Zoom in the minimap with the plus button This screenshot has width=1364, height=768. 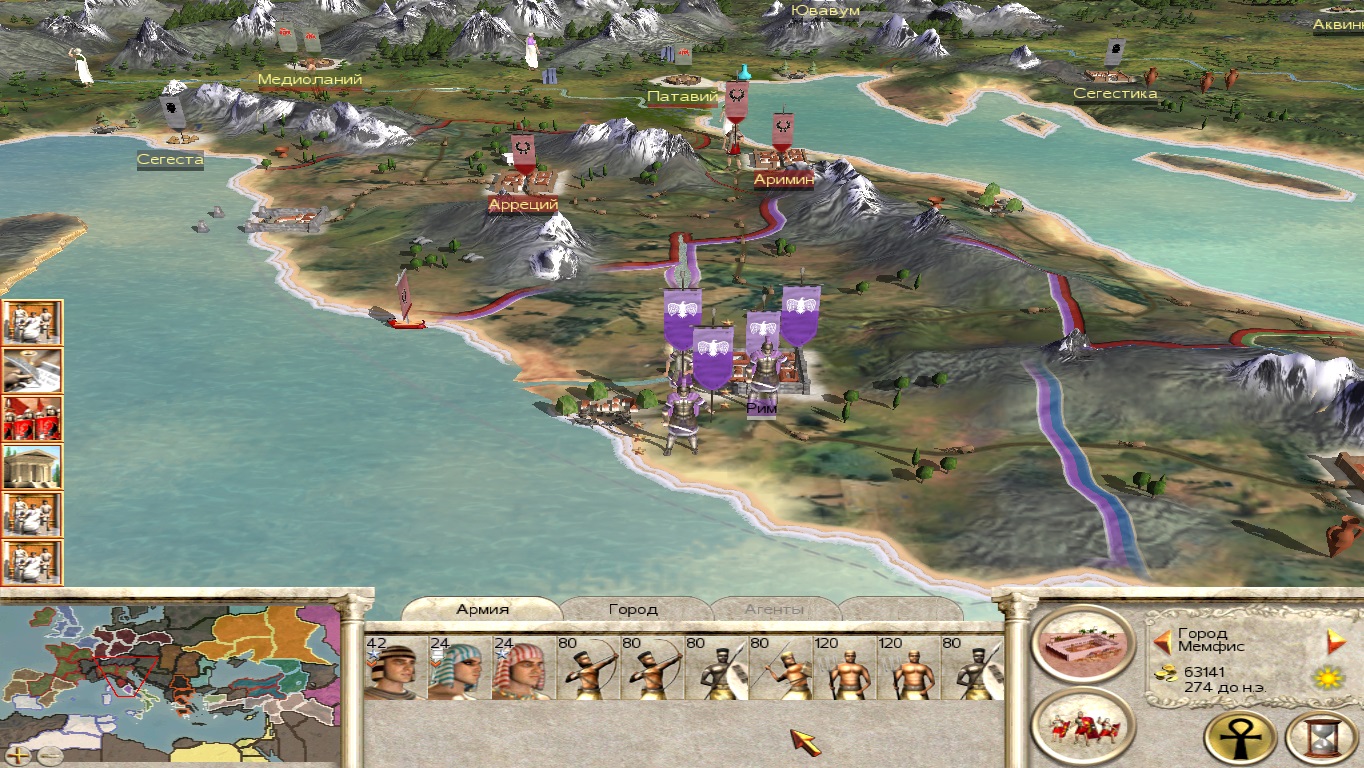(x=19, y=755)
